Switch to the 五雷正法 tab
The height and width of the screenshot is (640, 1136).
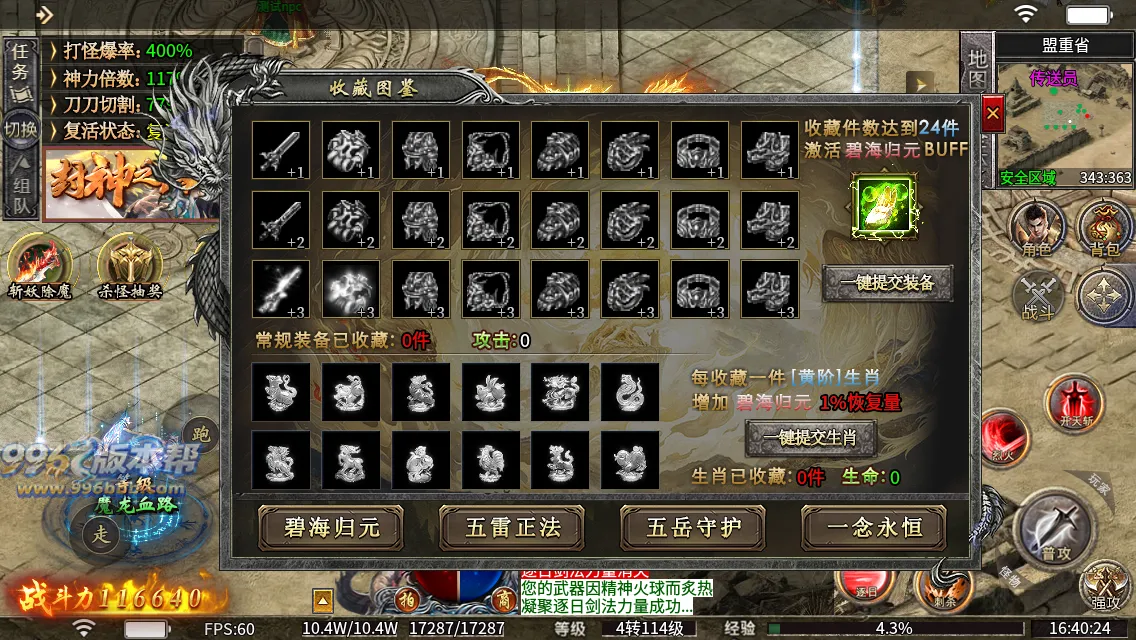click(512, 527)
